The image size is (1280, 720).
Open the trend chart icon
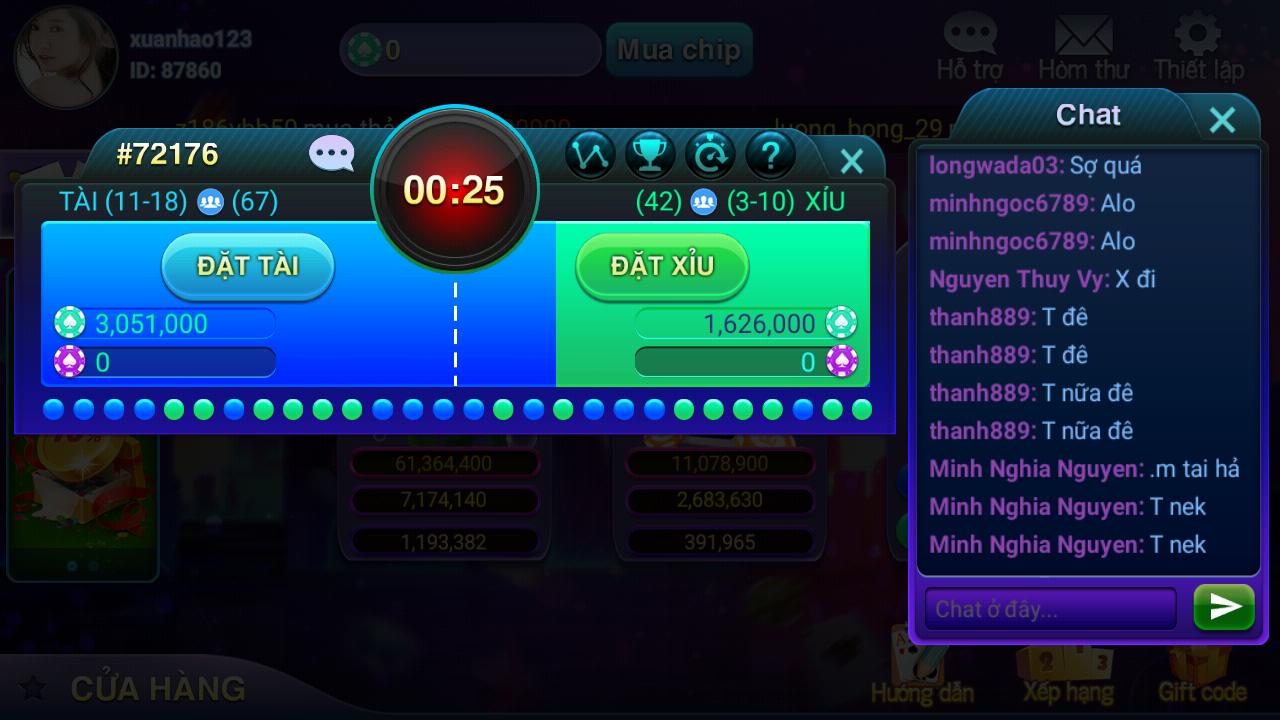click(x=590, y=156)
